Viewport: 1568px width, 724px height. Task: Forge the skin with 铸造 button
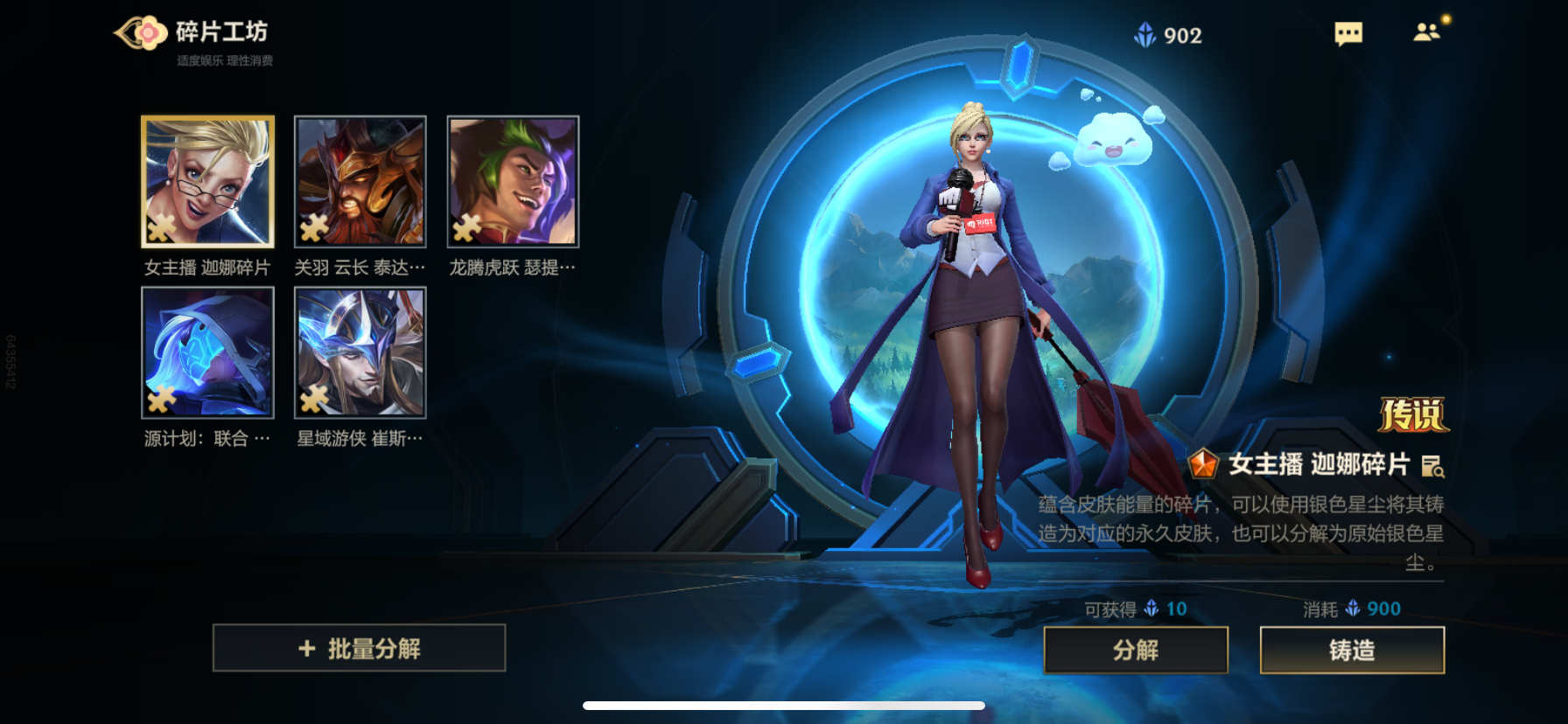click(1352, 650)
